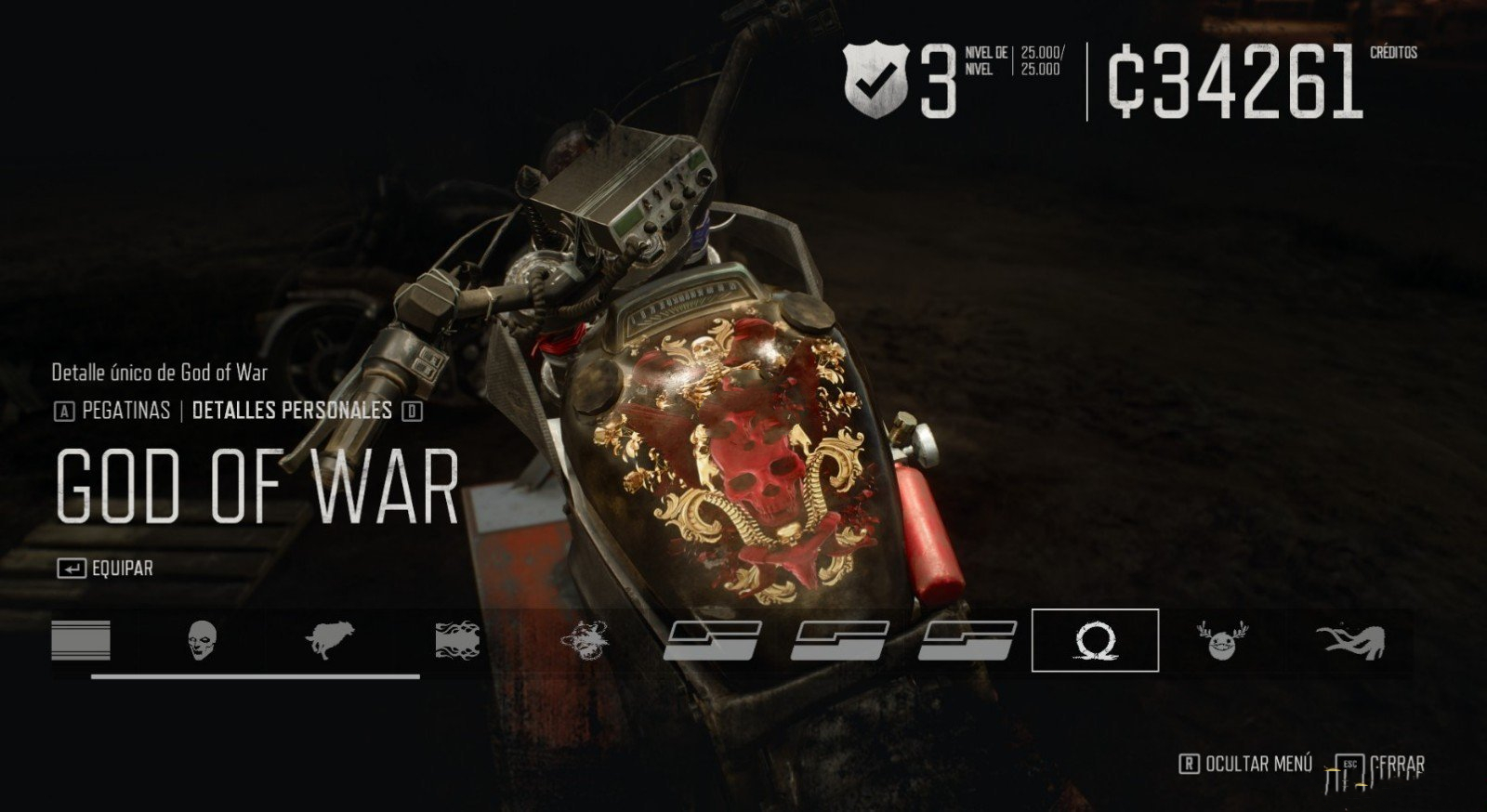Pick the antlered round face decal
This screenshot has width=1487, height=812.
coord(1221,640)
